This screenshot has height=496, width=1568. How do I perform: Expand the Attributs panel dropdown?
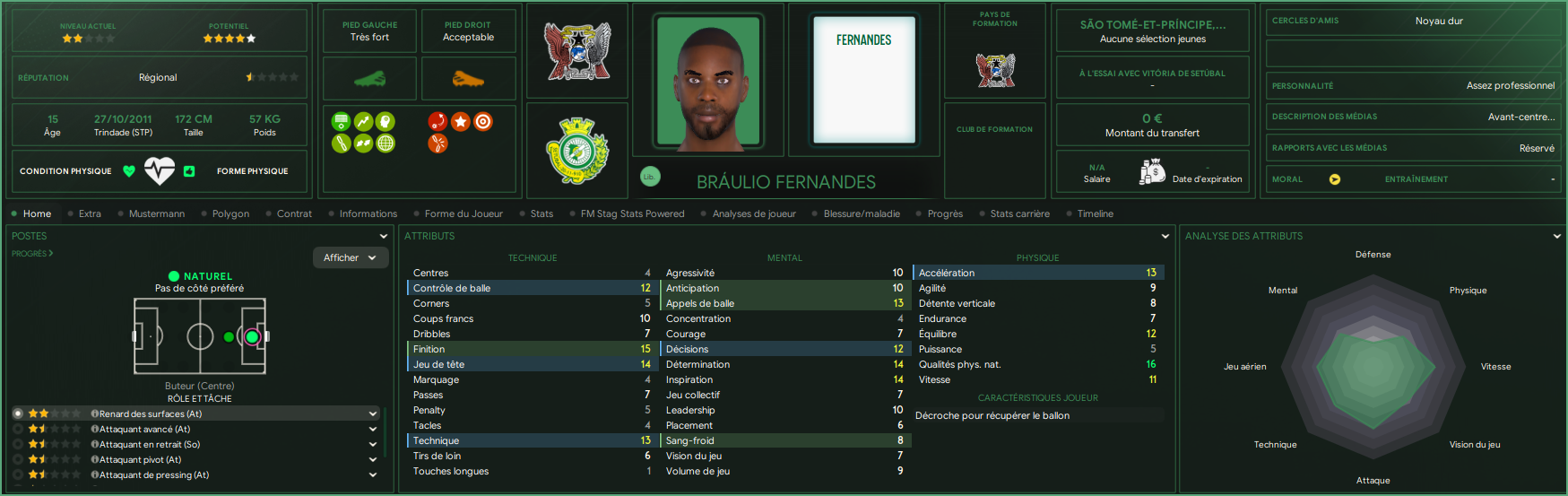tap(1165, 236)
